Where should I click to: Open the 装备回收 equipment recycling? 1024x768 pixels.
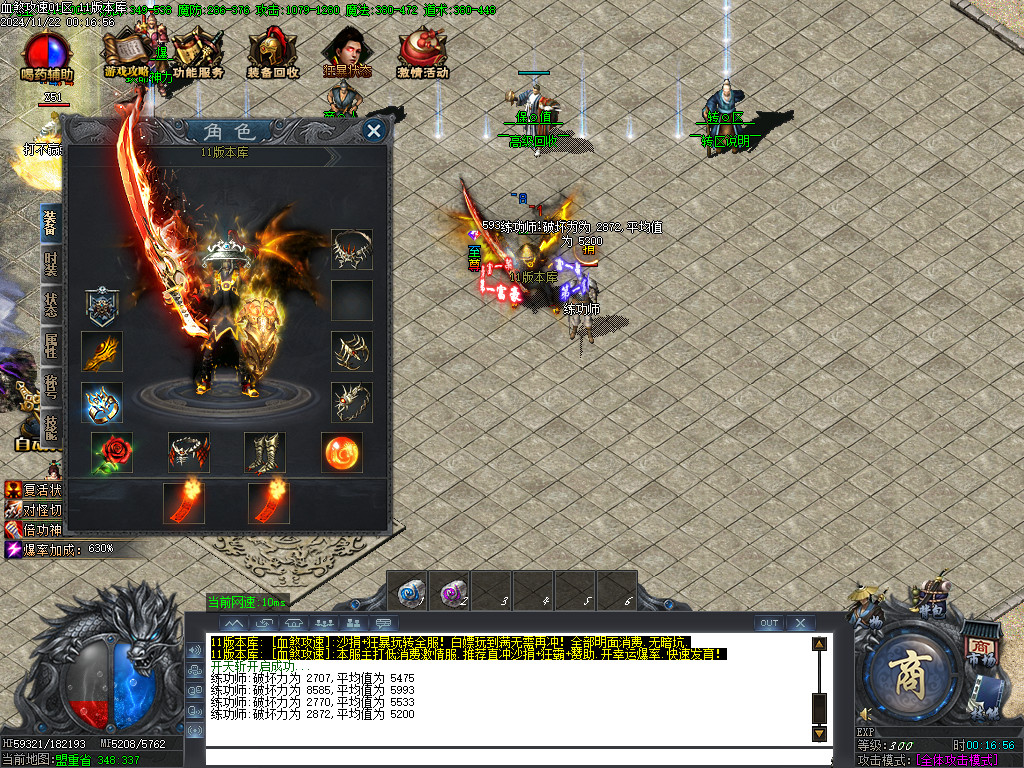point(273,54)
